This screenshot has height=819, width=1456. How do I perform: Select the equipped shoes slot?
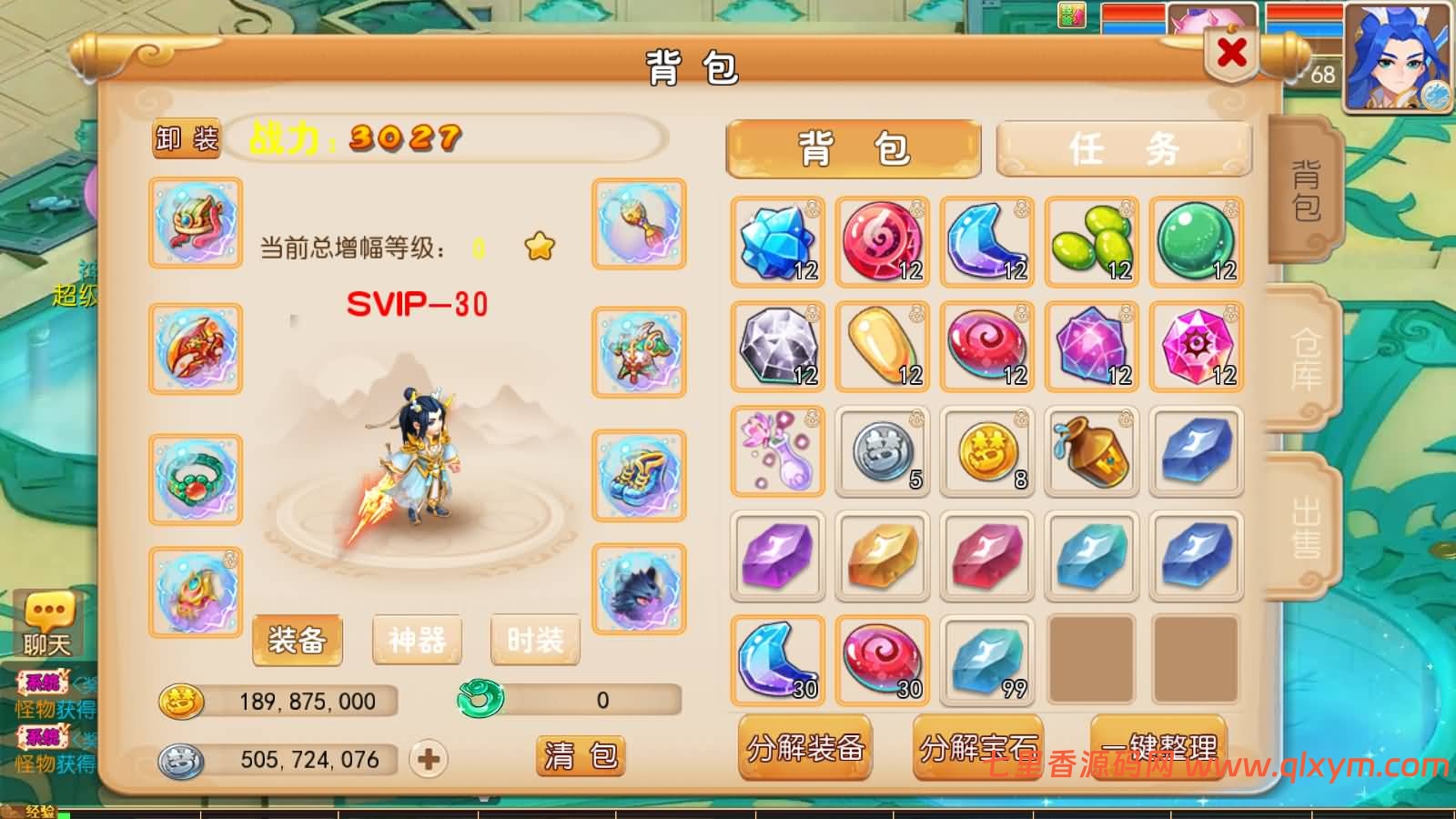(x=639, y=475)
